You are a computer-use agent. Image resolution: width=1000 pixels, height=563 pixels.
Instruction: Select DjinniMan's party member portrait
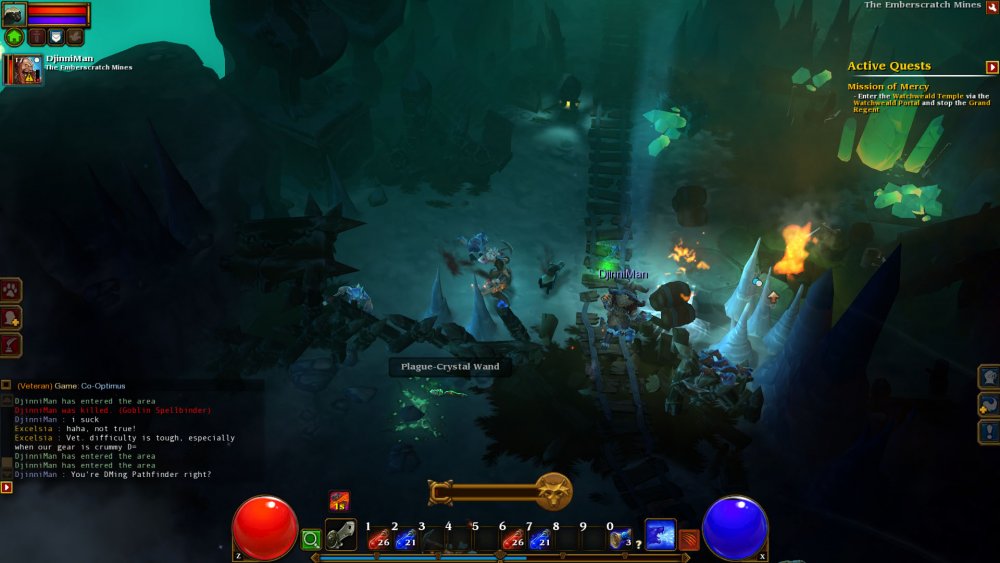coord(23,70)
